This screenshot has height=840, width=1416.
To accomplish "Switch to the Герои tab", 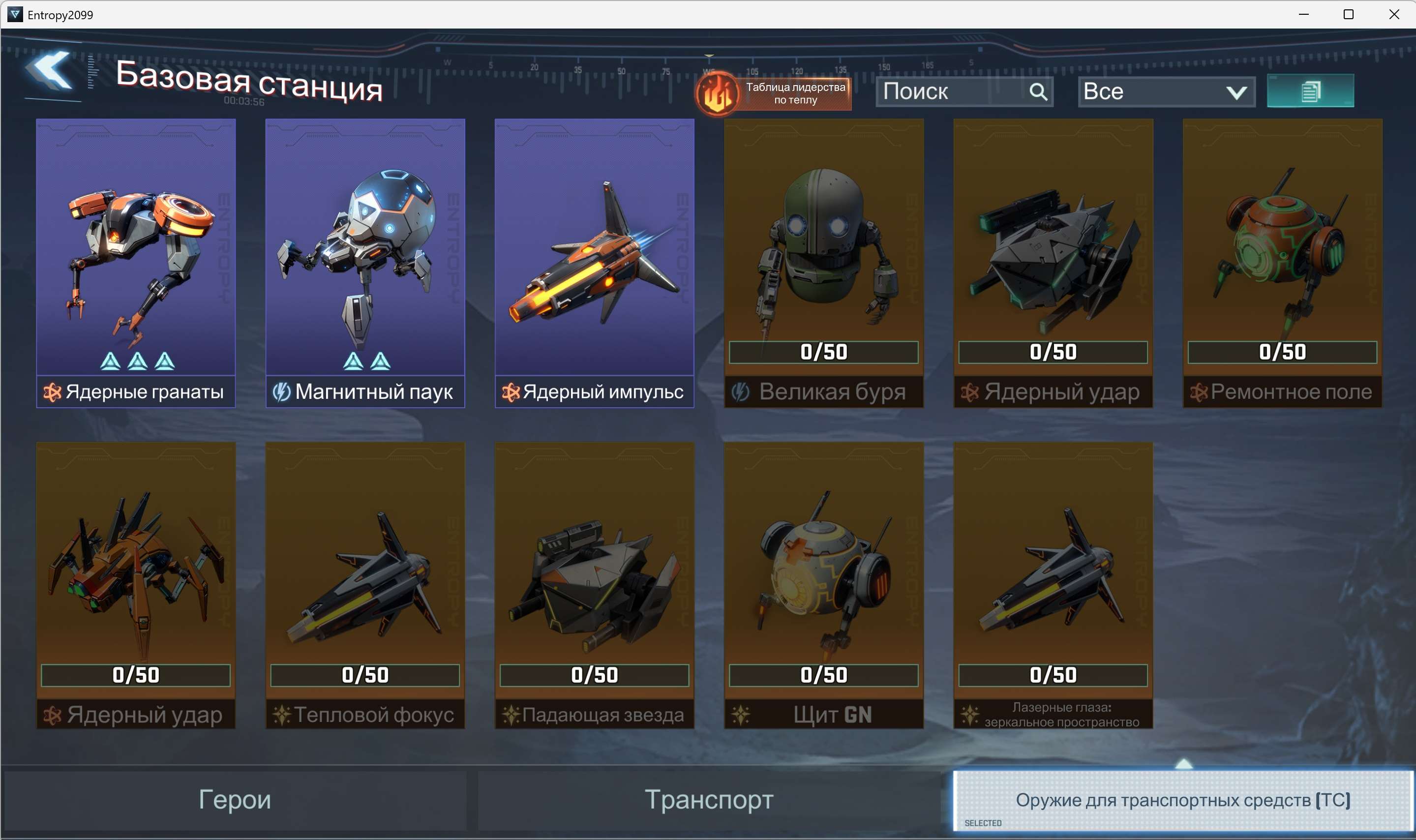I will click(x=235, y=800).
